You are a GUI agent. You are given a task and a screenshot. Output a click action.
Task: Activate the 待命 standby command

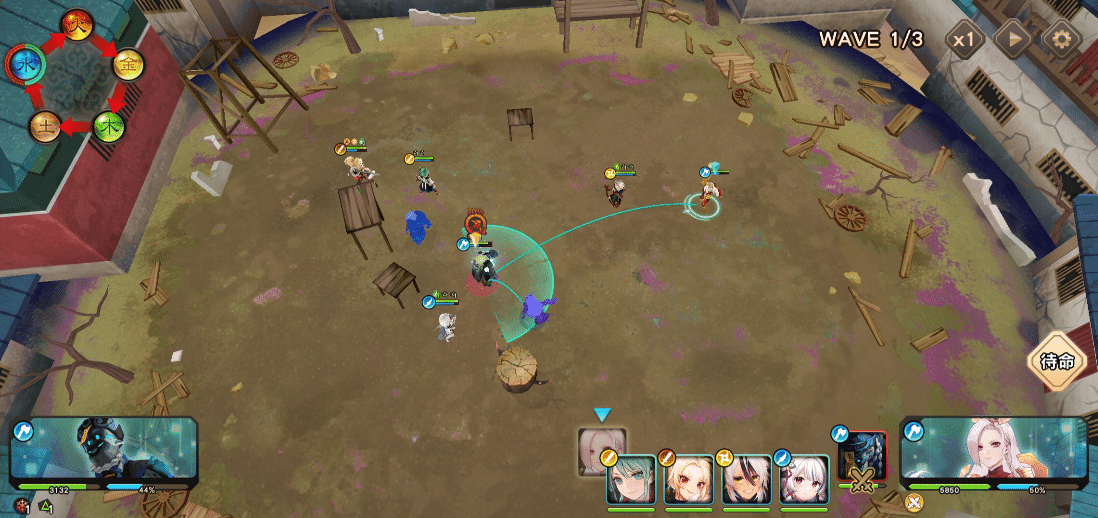click(x=1058, y=361)
